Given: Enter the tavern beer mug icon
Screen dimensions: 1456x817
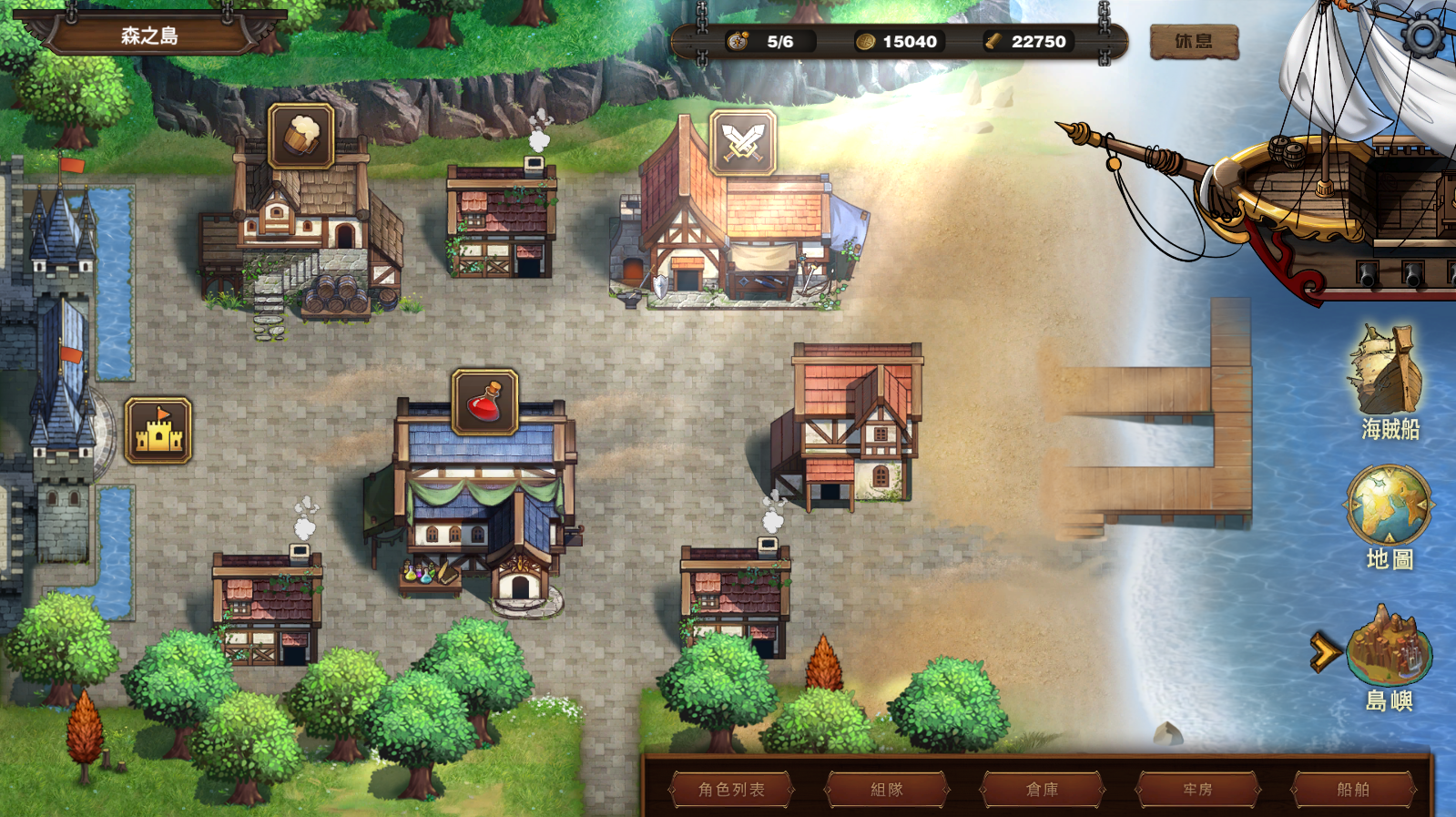Looking at the screenshot, I should pyautogui.click(x=301, y=136).
